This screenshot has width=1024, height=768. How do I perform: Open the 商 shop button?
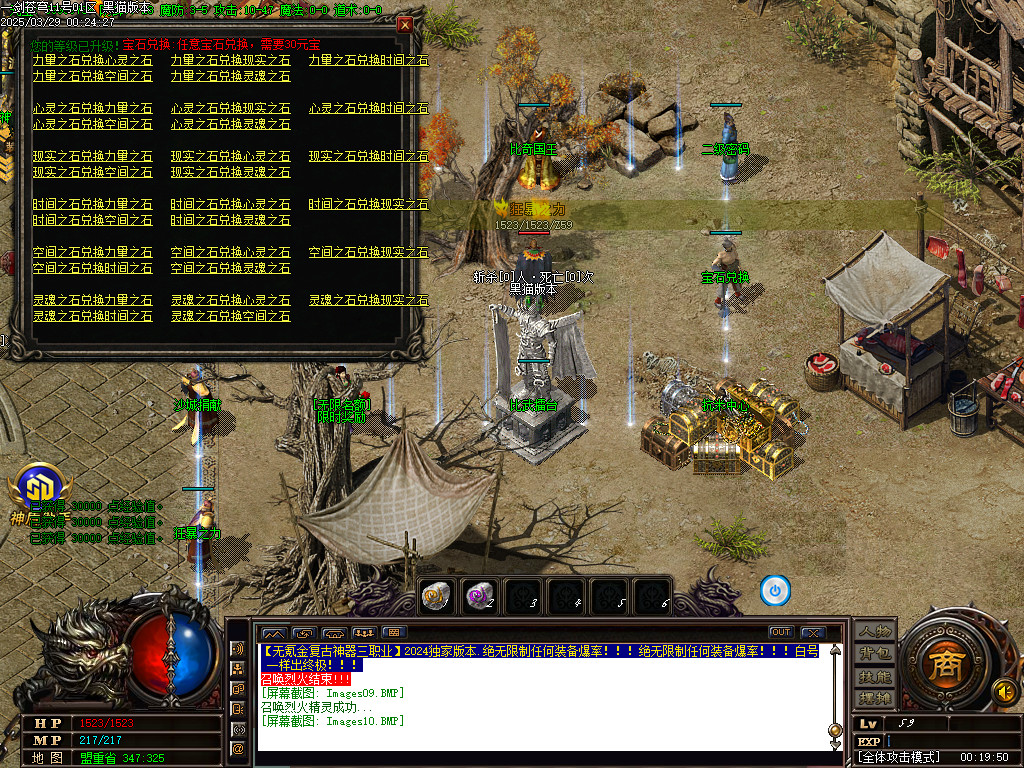(x=943, y=665)
